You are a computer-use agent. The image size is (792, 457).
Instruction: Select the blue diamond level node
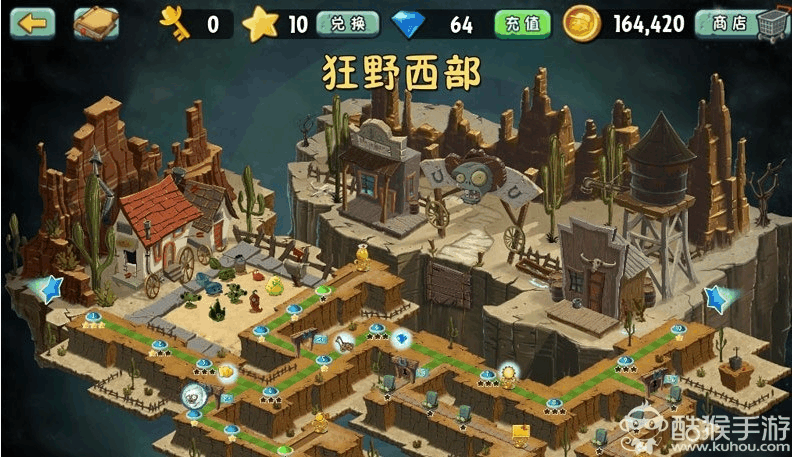click(400, 338)
